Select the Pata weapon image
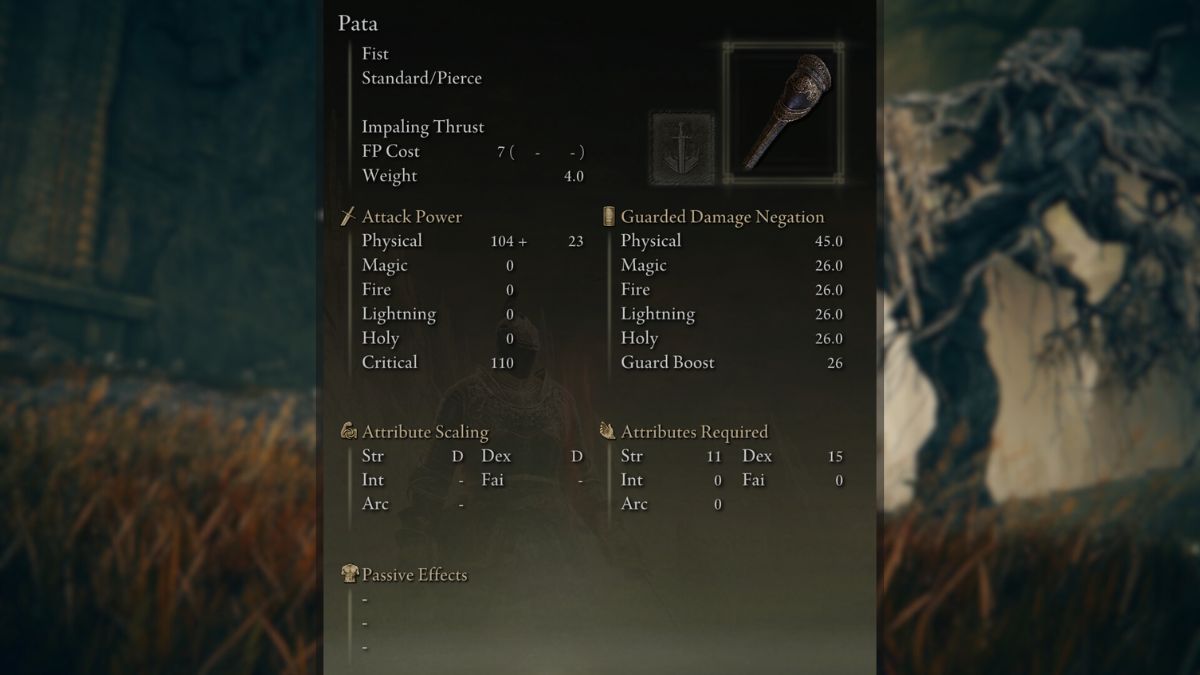This screenshot has width=1200, height=675. [x=783, y=113]
